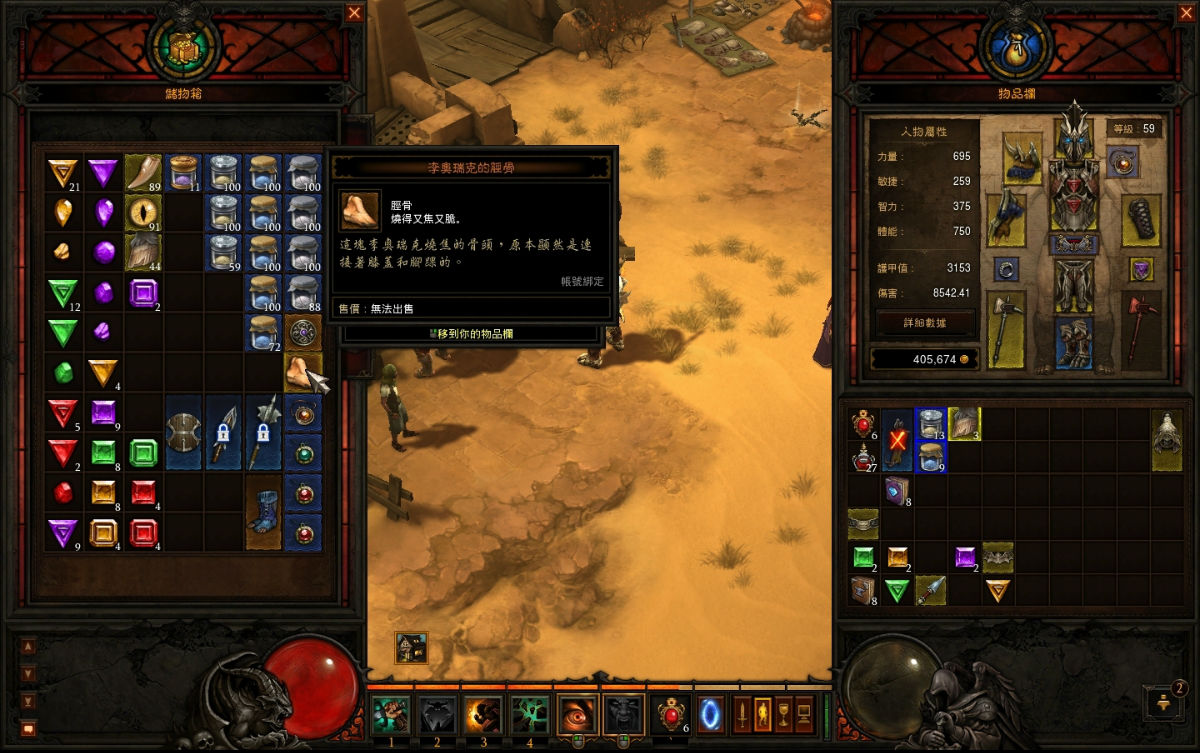Use the health potion on the action bar
Viewport: 1200px width, 753px height.
pyautogui.click(x=670, y=714)
